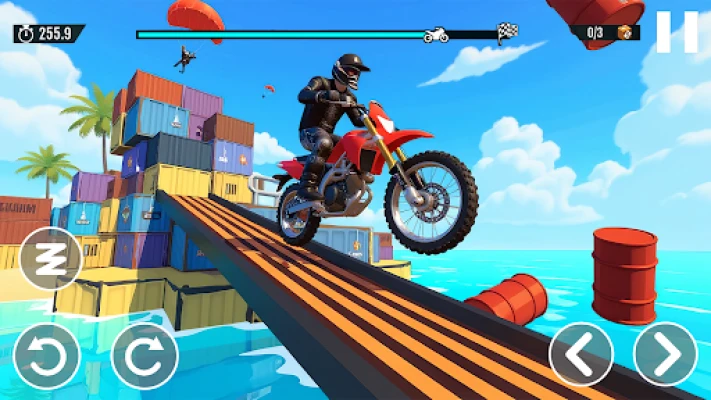Viewport: 711px width, 400px height.
Task: Tap the spring jump button
Action: [50, 258]
